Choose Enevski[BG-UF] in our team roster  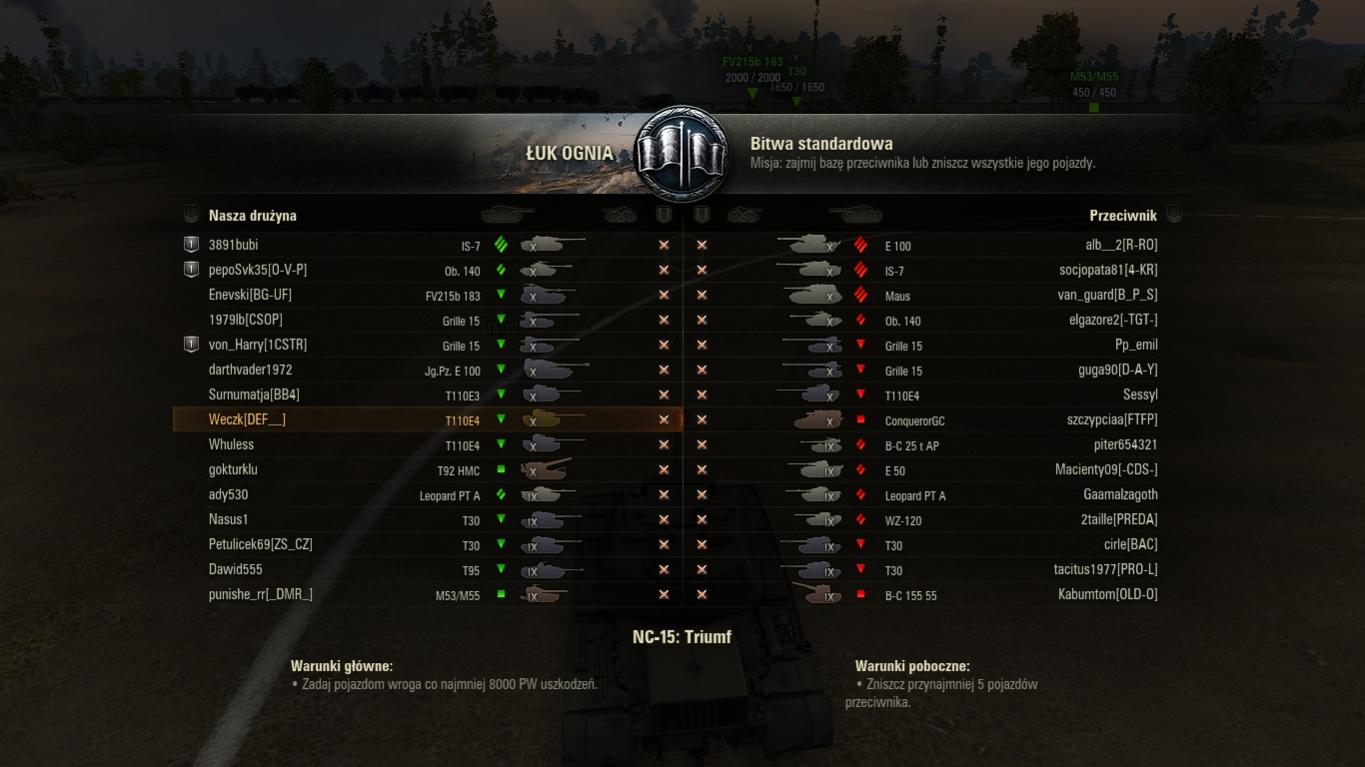250,295
